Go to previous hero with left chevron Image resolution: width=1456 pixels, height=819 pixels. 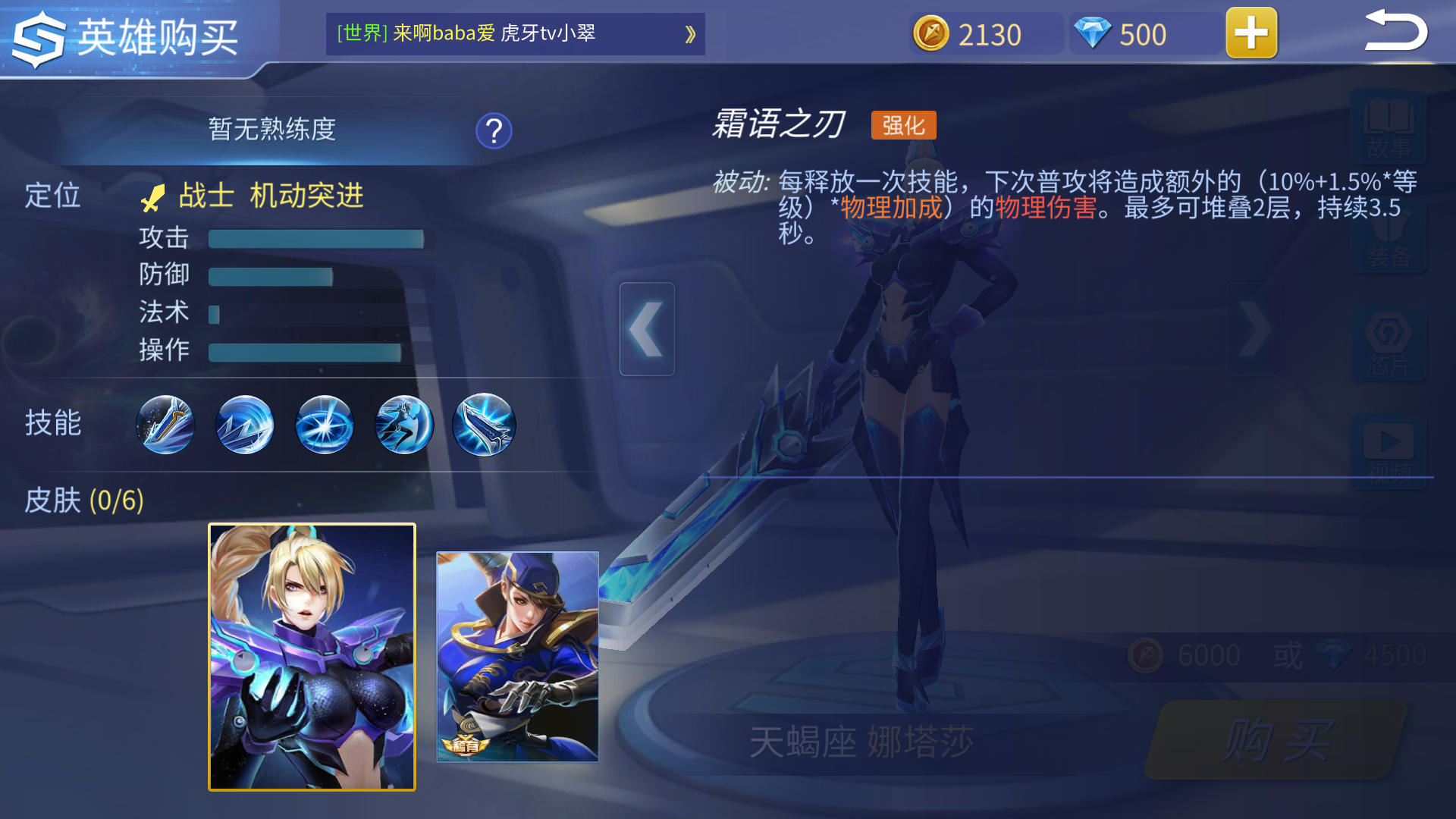[x=647, y=328]
